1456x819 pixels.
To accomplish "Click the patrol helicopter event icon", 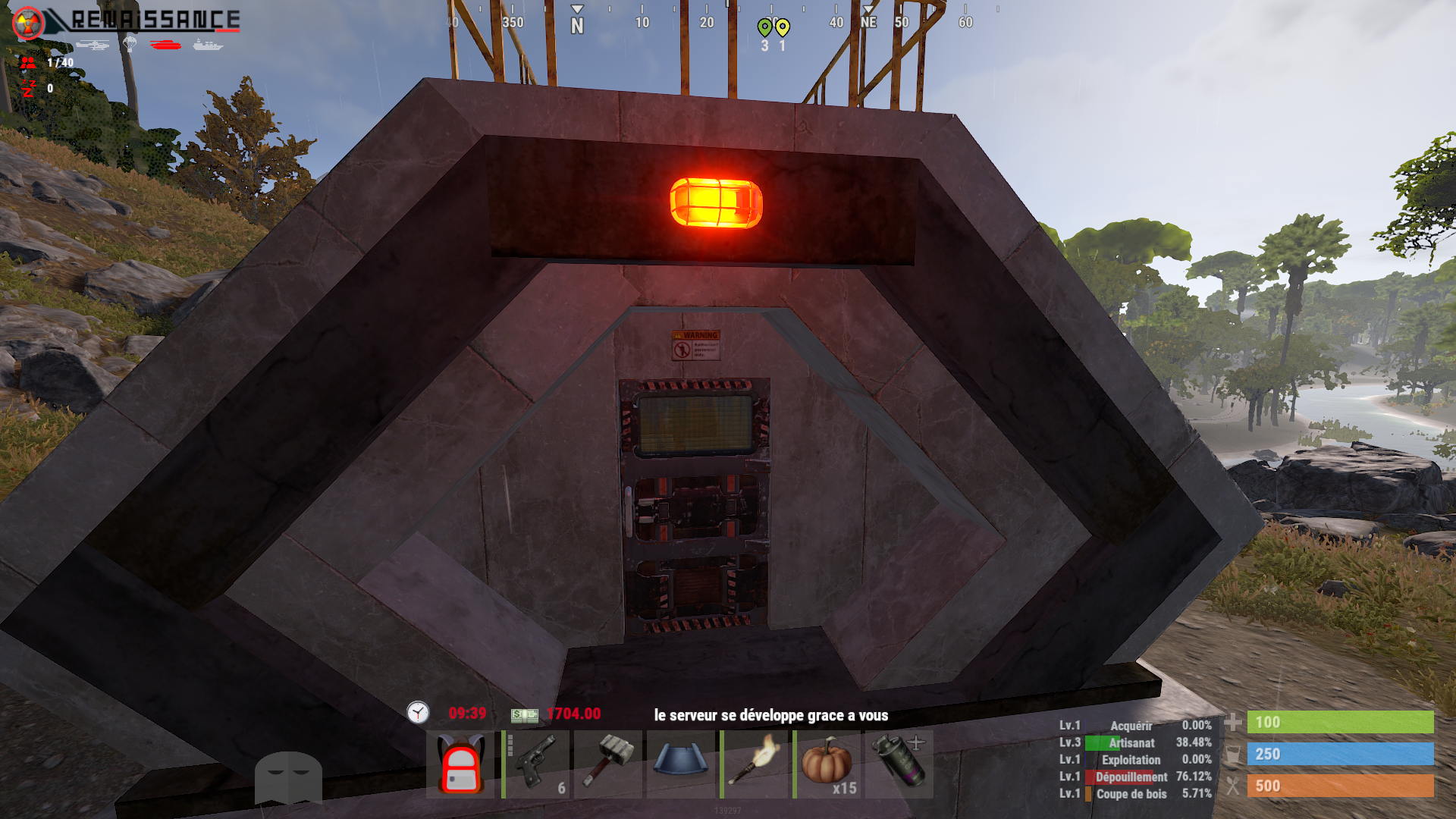I will (93, 45).
